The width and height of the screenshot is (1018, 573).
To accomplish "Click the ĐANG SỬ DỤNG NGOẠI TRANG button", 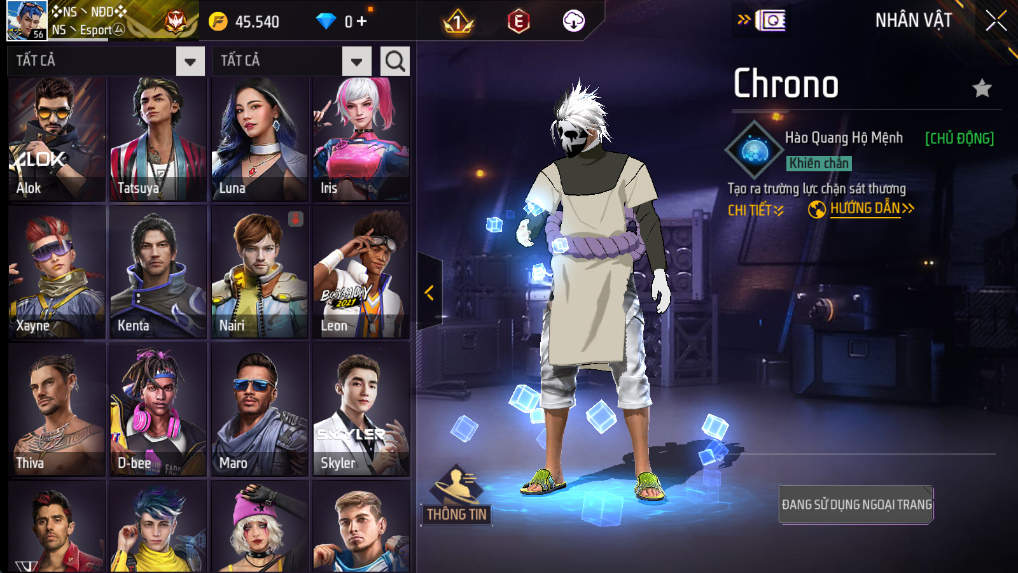I will tap(856, 505).
